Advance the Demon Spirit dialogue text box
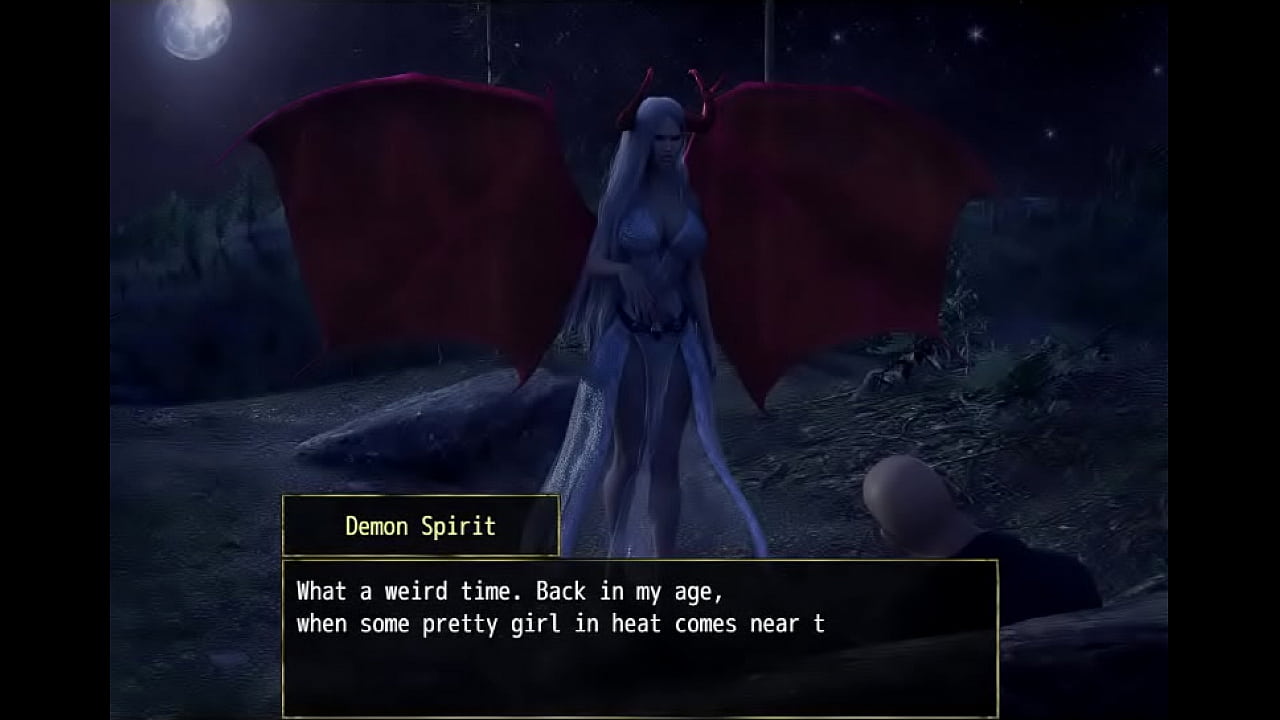Screen dimensions: 1280x720 640,638
